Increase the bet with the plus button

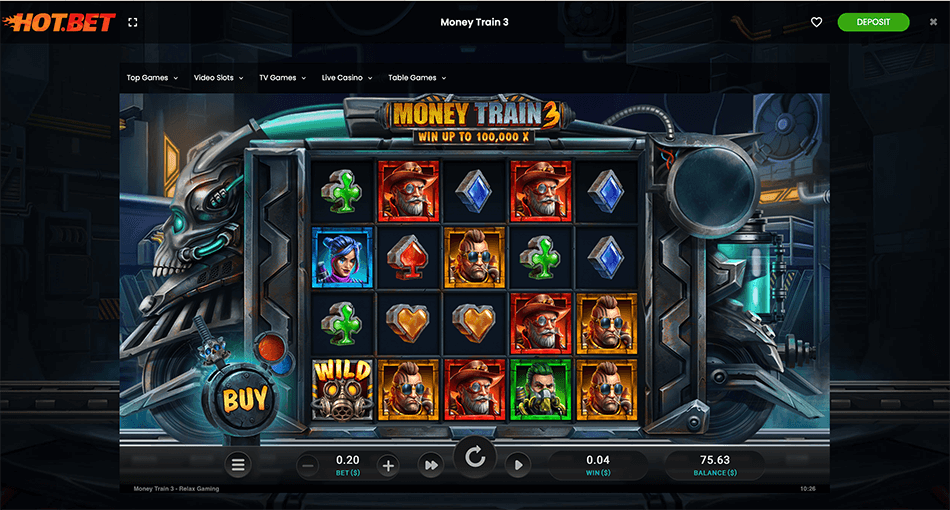389,465
